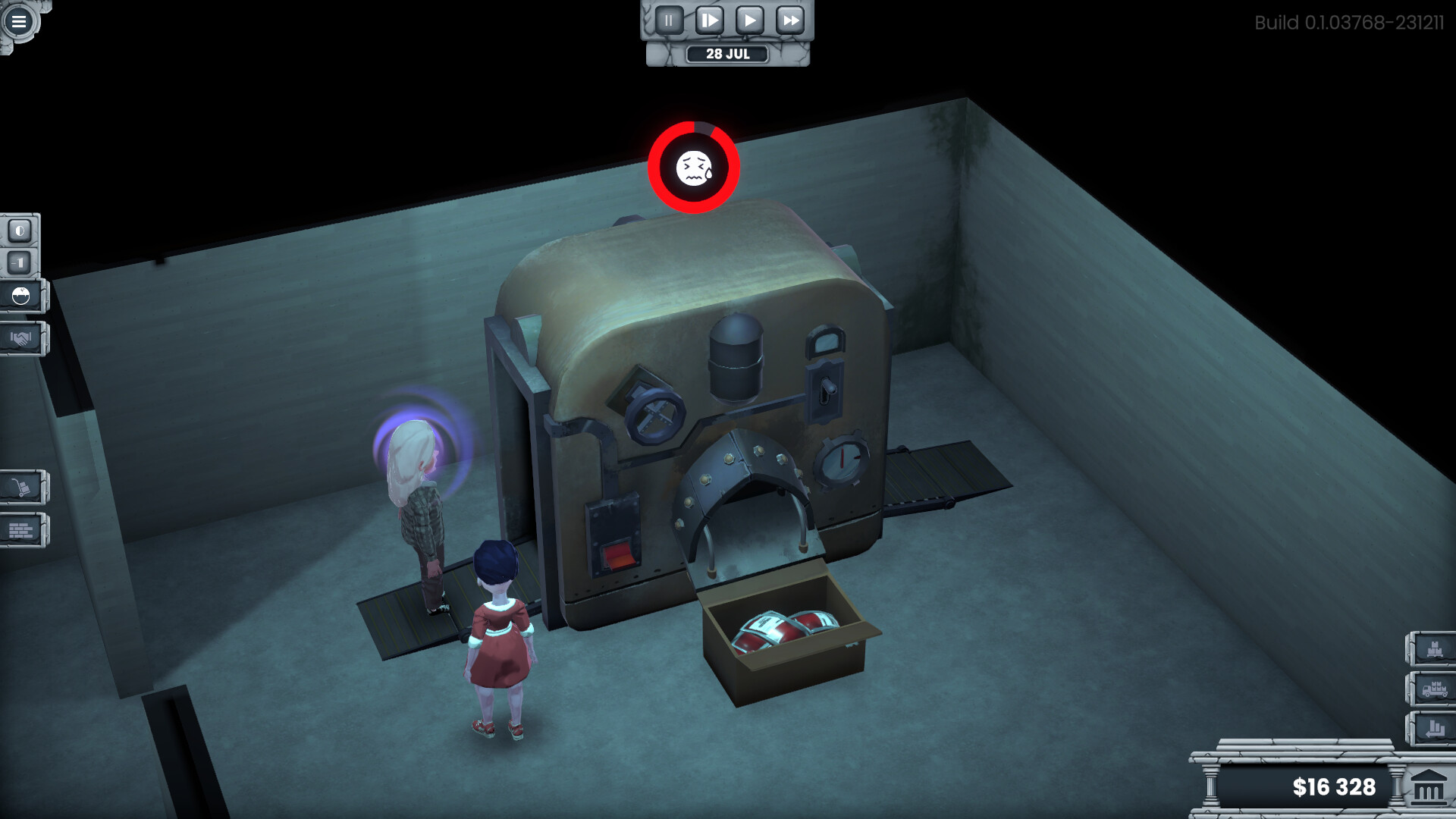Open the hamburger main menu
1456x819 pixels.
pyautogui.click(x=19, y=20)
